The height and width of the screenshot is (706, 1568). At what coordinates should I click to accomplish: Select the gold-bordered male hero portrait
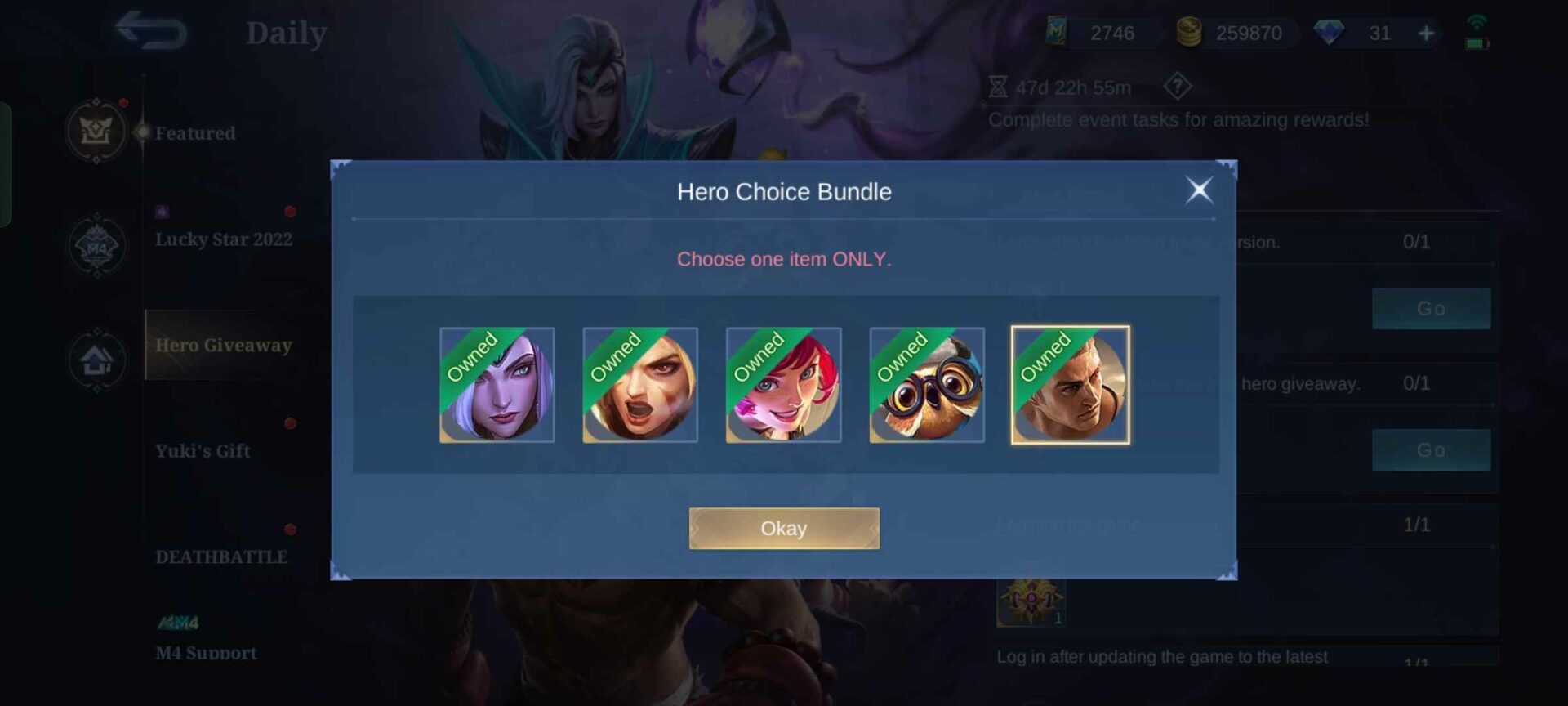[1069, 384]
